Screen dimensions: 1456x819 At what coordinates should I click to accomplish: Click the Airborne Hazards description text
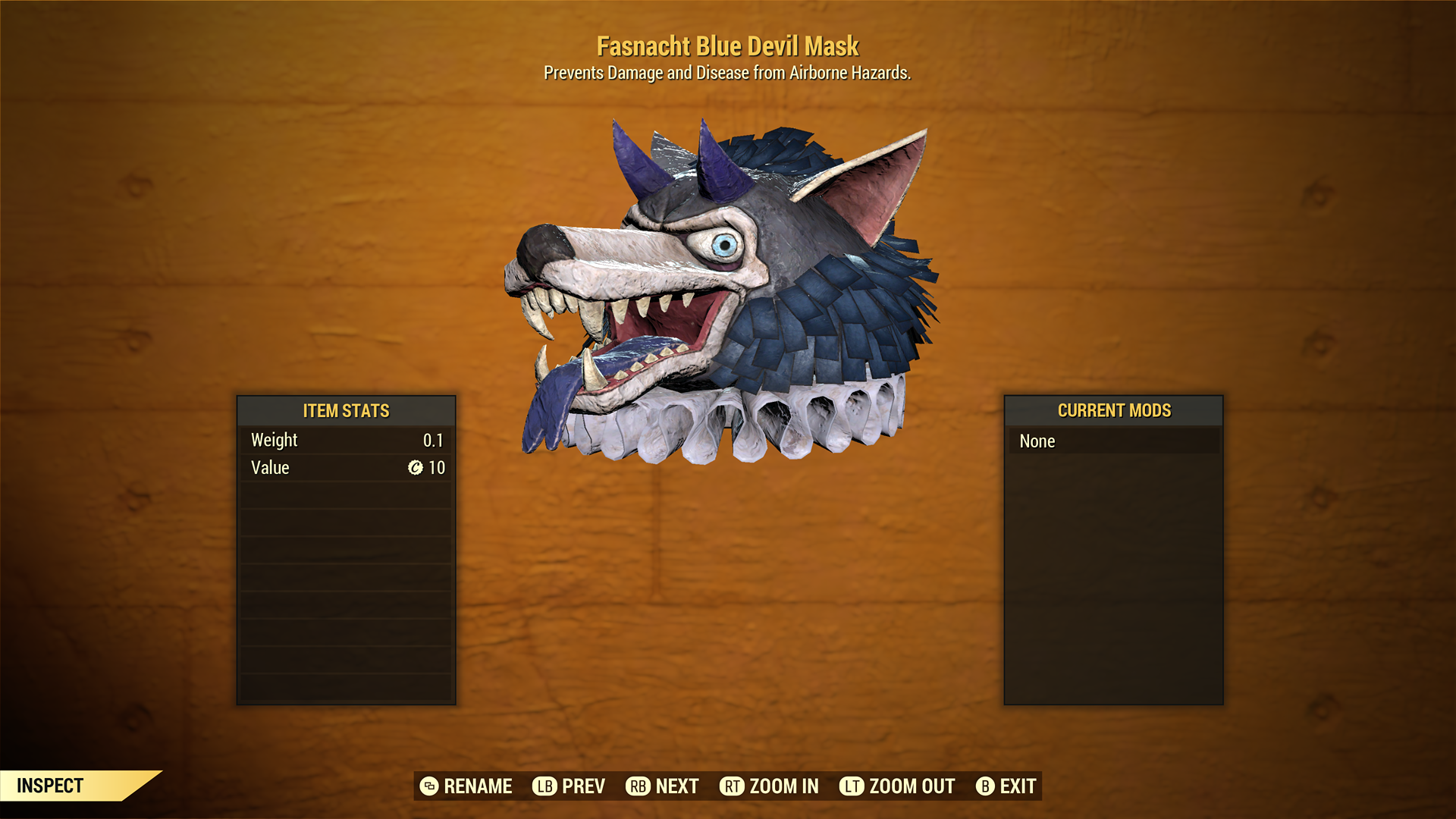[x=727, y=74]
